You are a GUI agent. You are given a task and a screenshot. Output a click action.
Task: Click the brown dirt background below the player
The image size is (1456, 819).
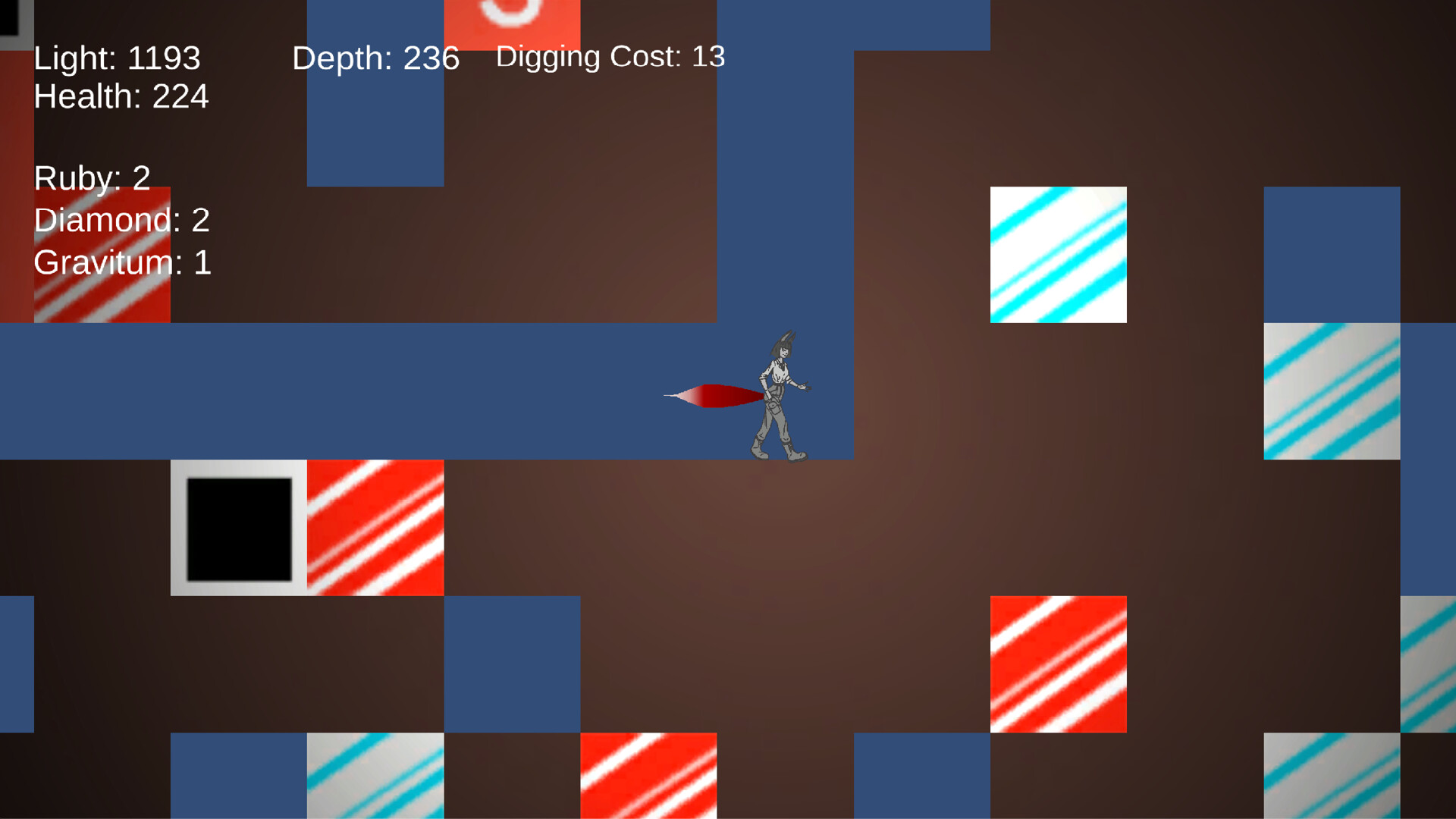click(x=758, y=546)
